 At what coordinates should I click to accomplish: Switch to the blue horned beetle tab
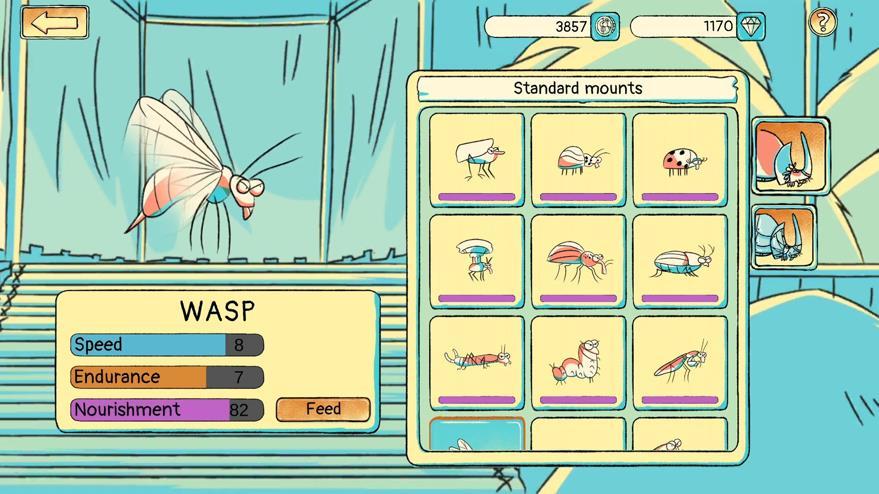784,236
